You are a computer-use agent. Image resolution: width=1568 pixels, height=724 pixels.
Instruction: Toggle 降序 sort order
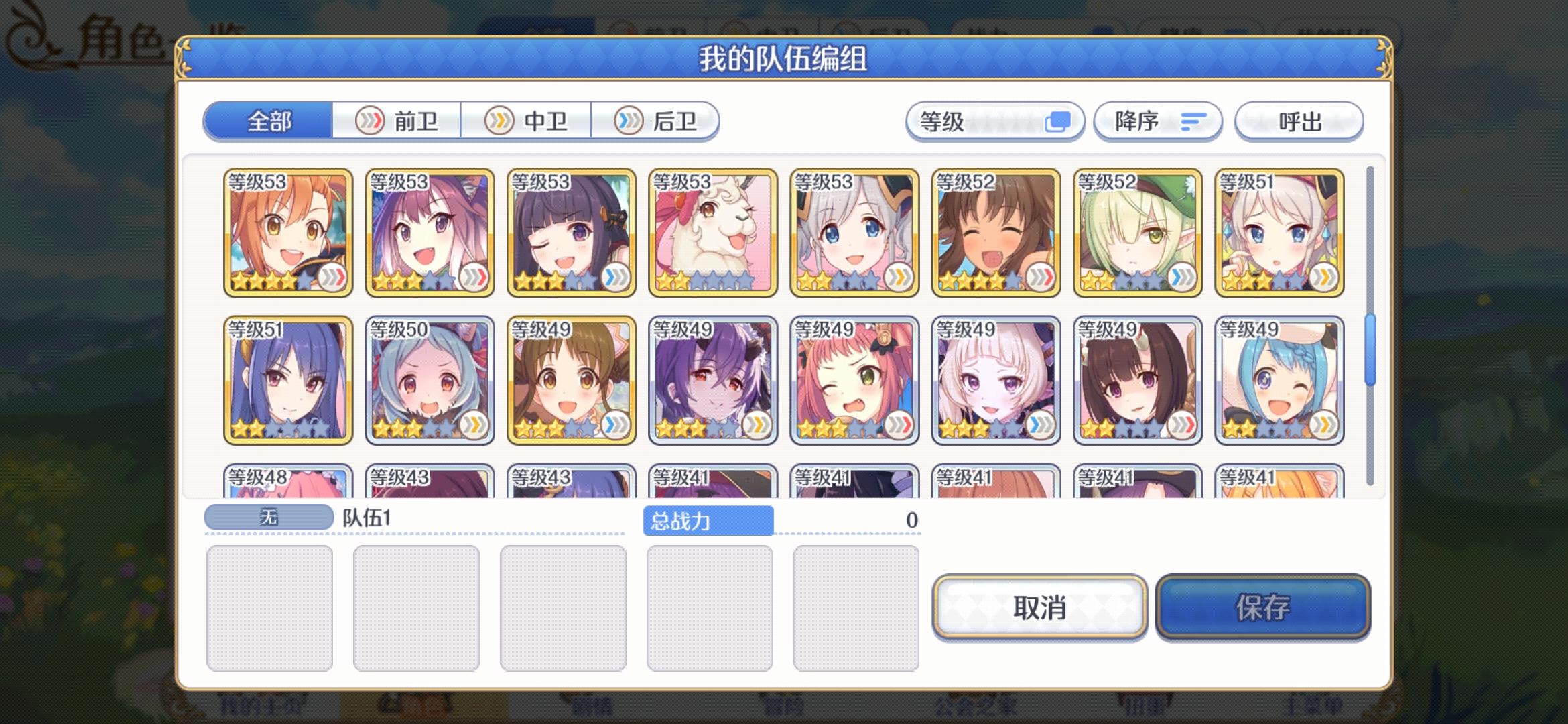(x=1158, y=121)
